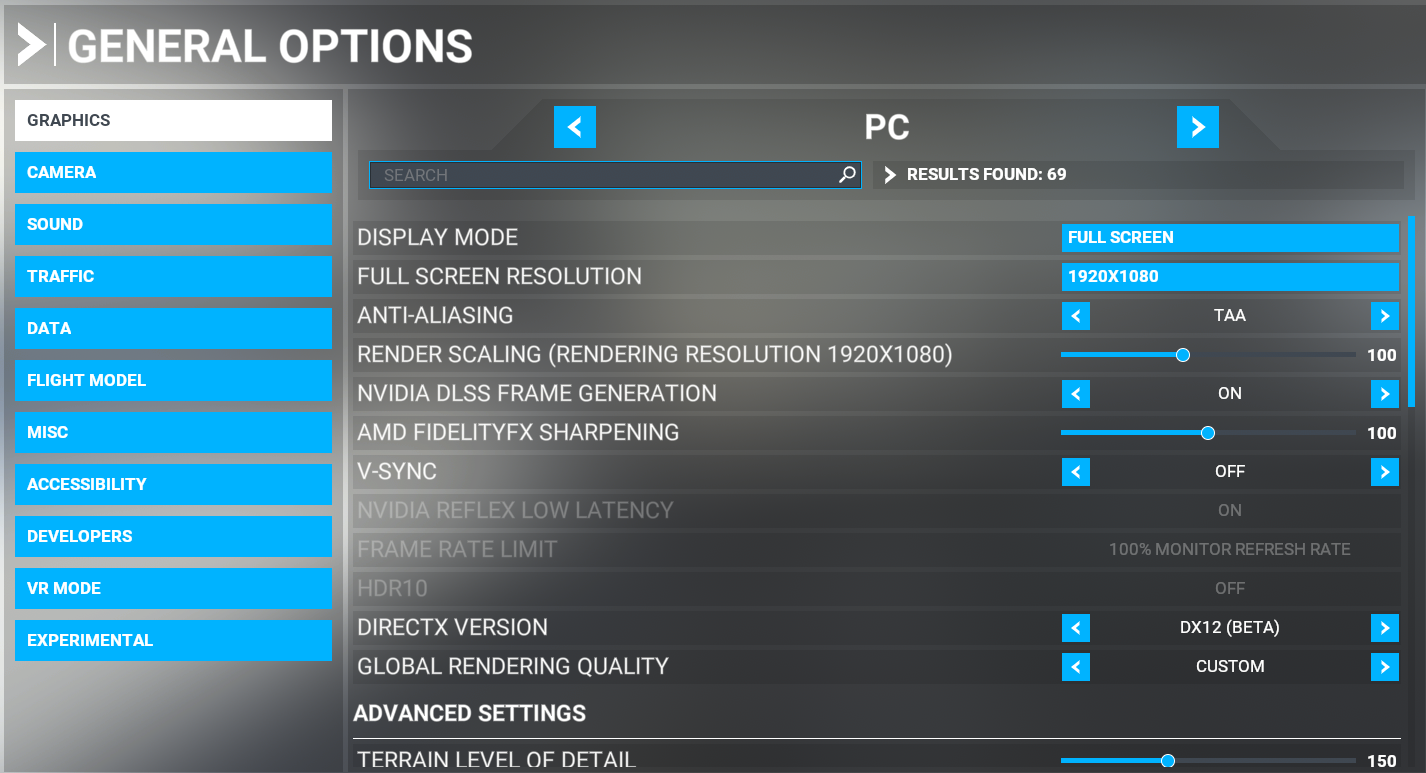Open the VR MODE settings category
The height and width of the screenshot is (773, 1426).
pos(173,588)
